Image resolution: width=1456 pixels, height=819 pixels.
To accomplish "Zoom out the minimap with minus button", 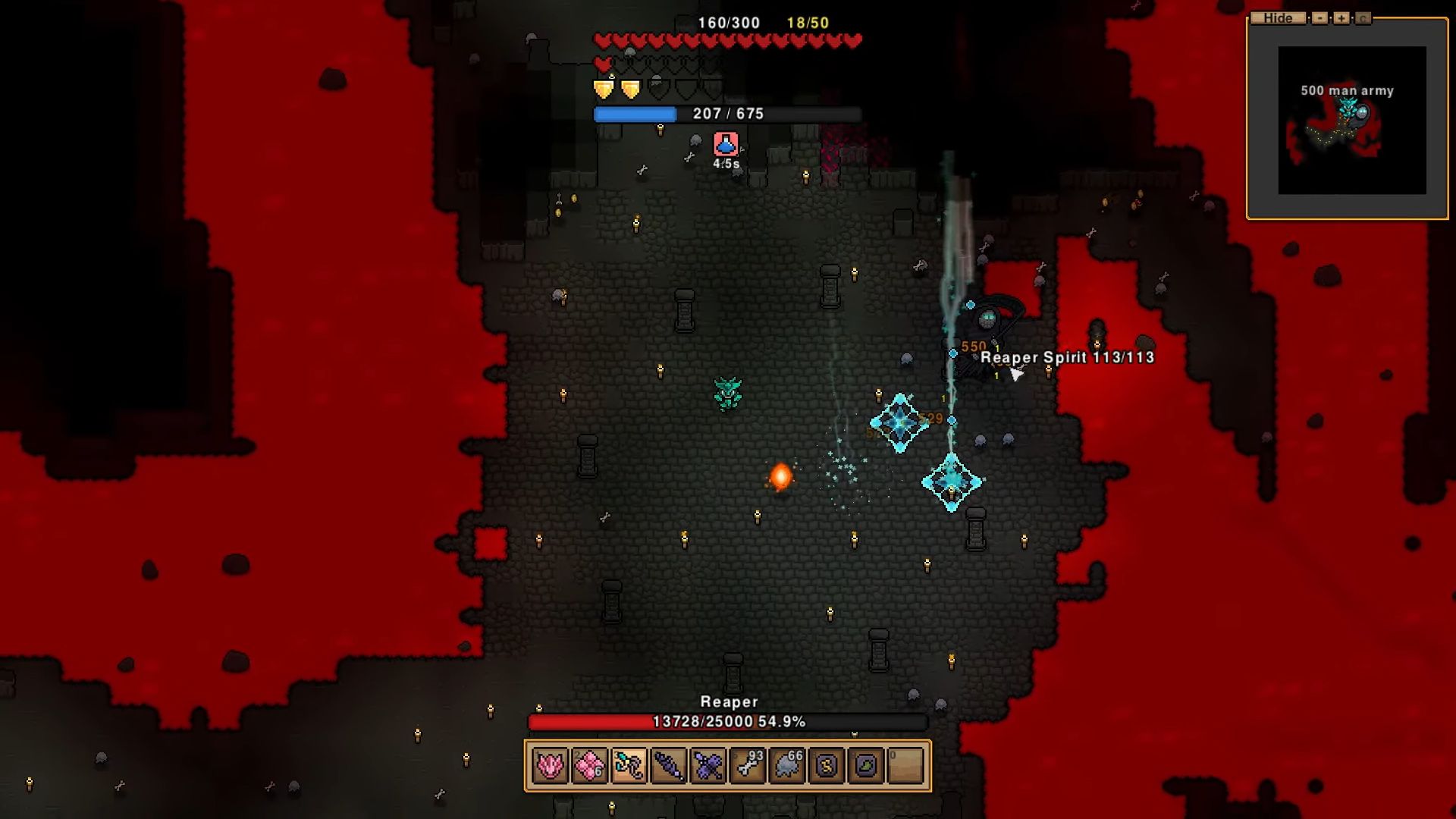I will click(x=1319, y=18).
